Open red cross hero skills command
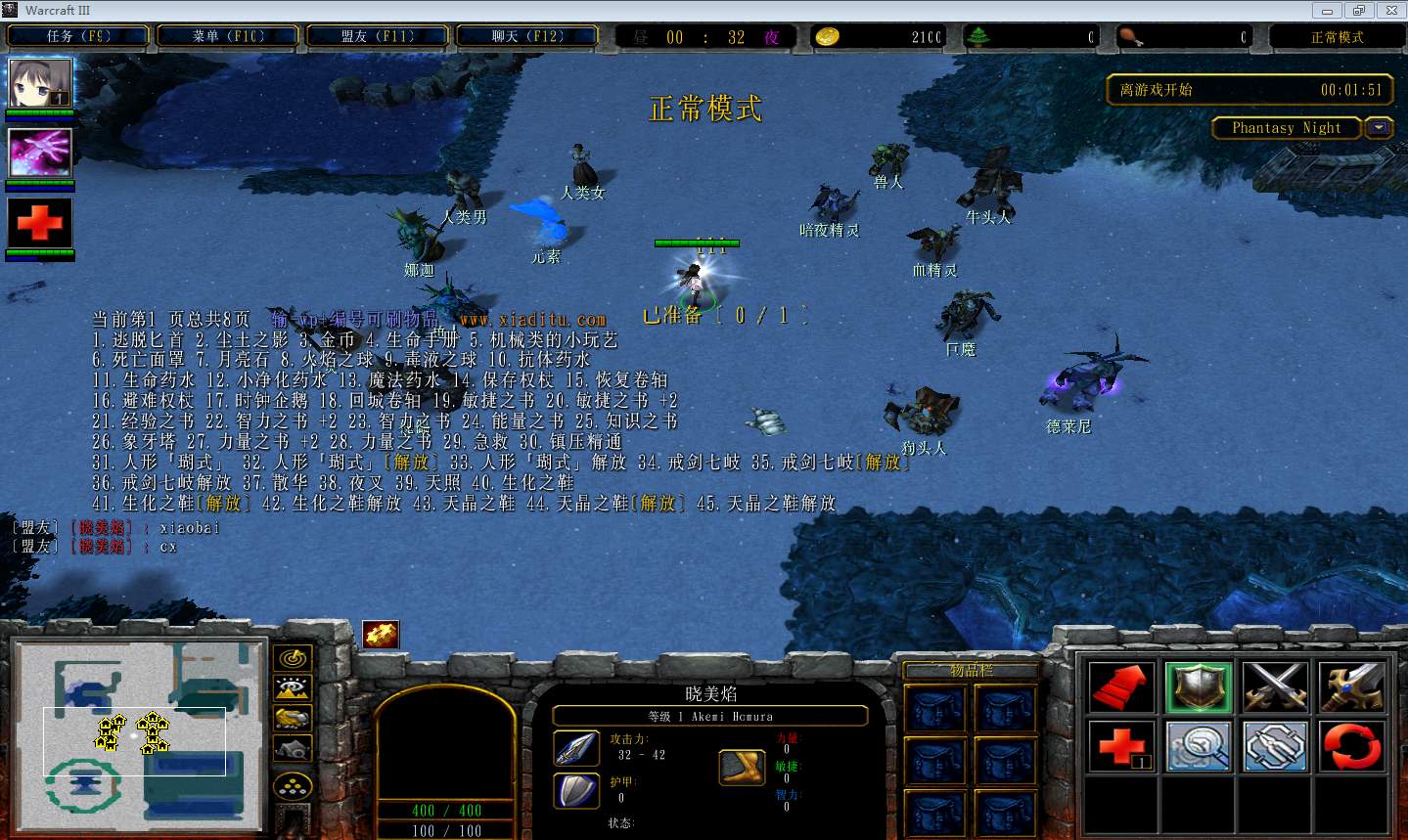1408x840 pixels. click(1121, 746)
